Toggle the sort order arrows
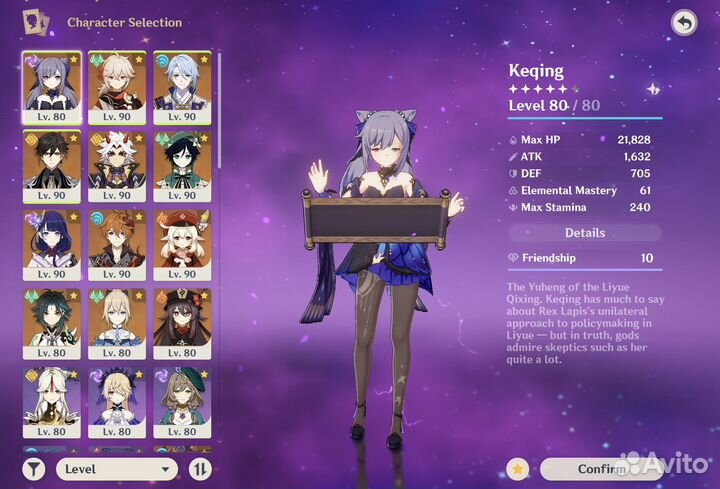The image size is (720, 489). tap(200, 468)
